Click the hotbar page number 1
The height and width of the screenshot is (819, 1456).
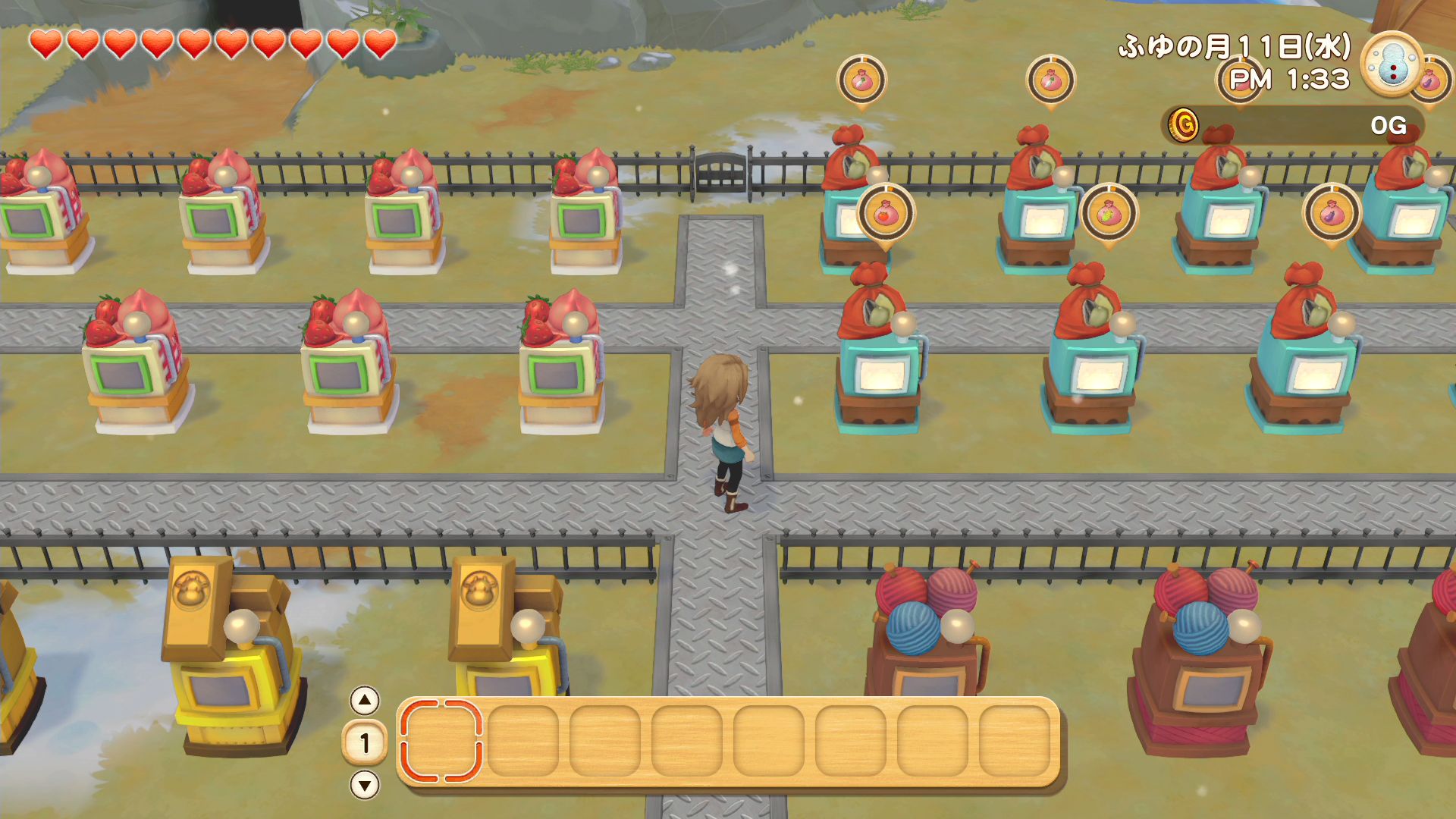click(365, 743)
